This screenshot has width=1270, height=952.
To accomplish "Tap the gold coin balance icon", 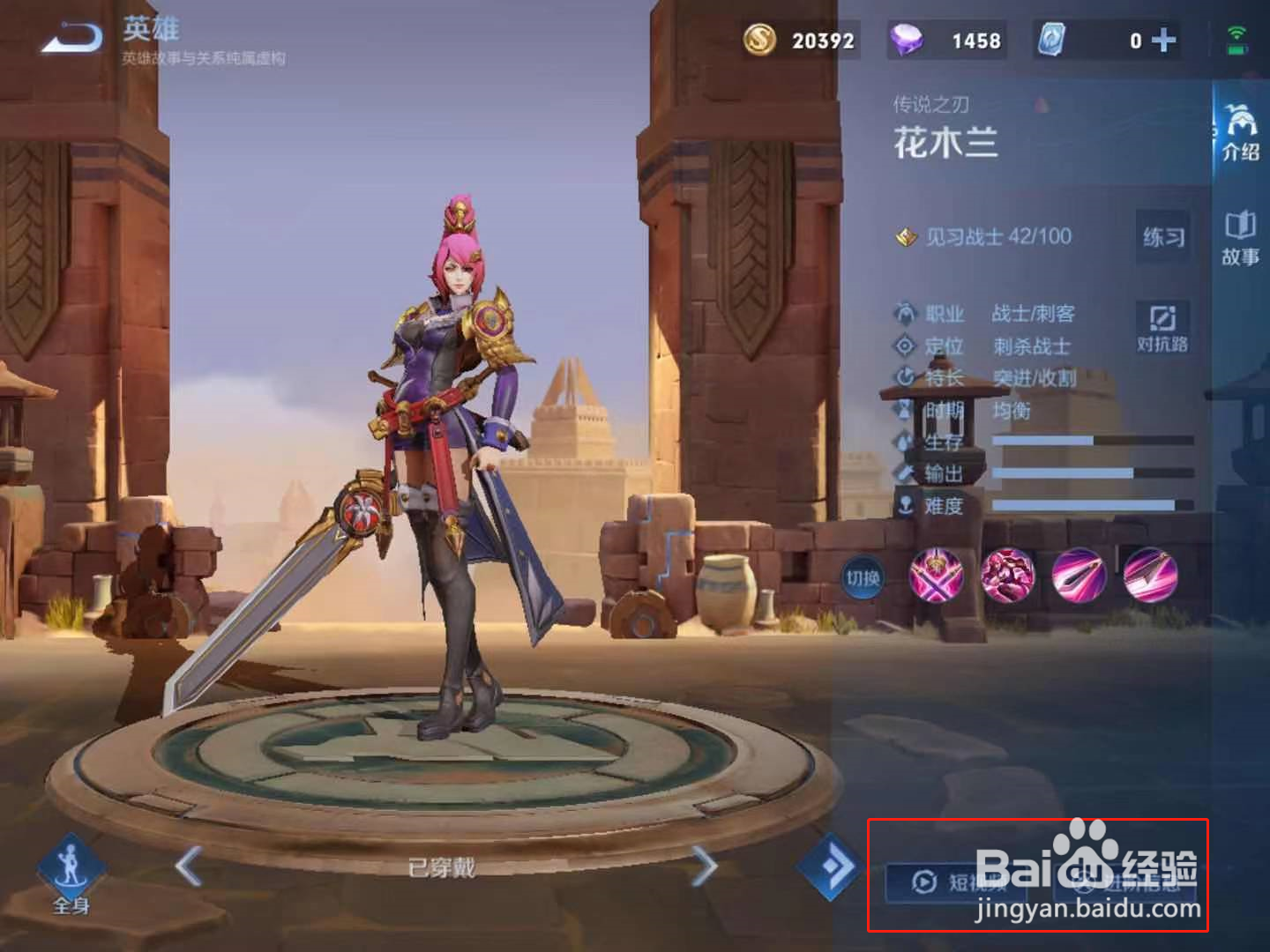I will coord(760,40).
